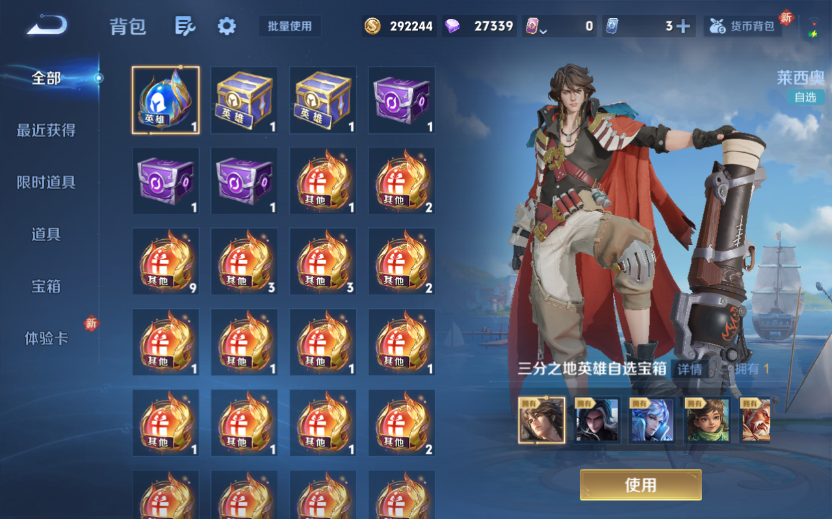Choose the green-clothed hero portrait
This screenshot has height=519, width=832.
[x=706, y=420]
